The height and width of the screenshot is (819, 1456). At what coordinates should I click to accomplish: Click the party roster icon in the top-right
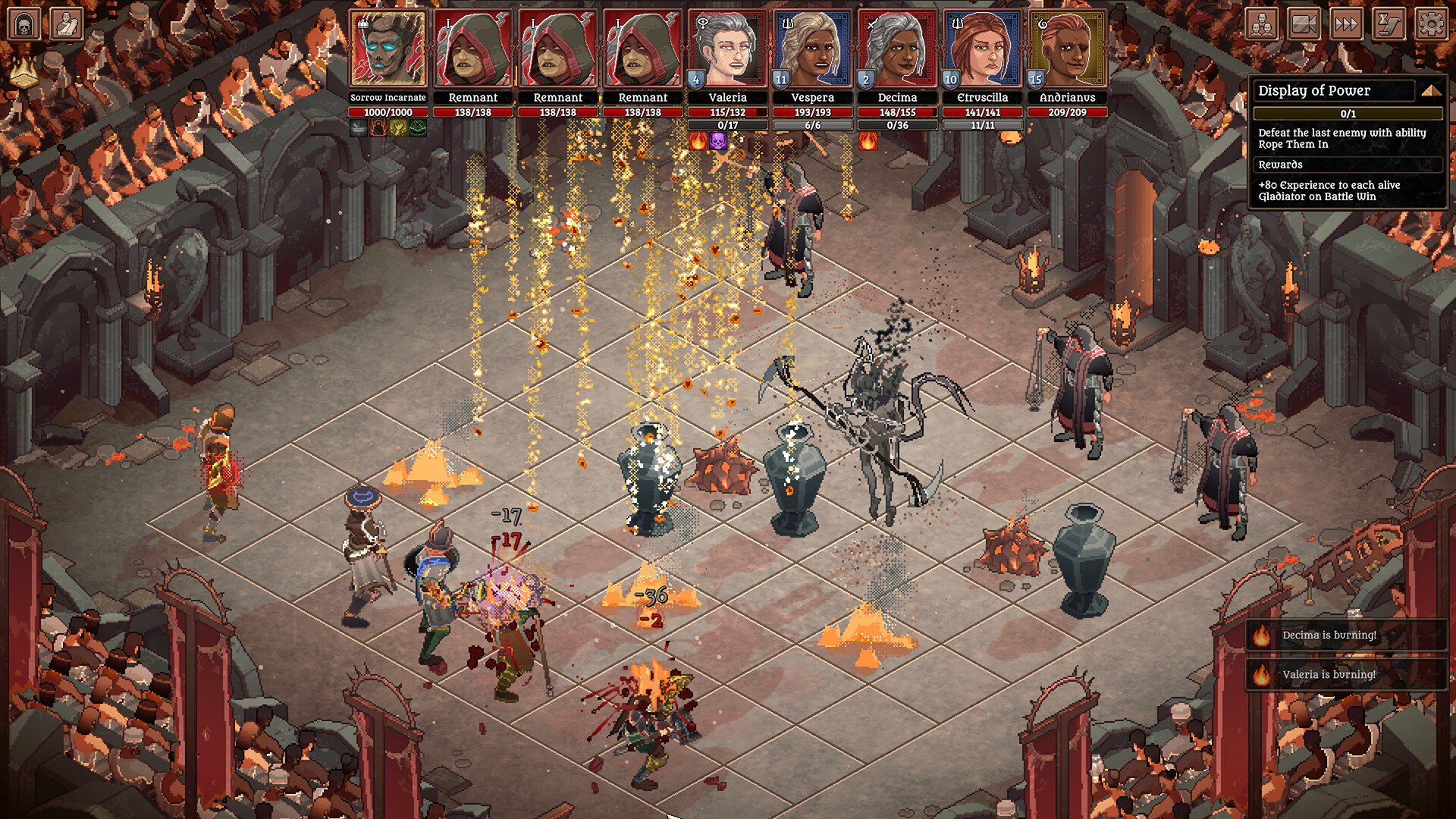tap(1262, 24)
